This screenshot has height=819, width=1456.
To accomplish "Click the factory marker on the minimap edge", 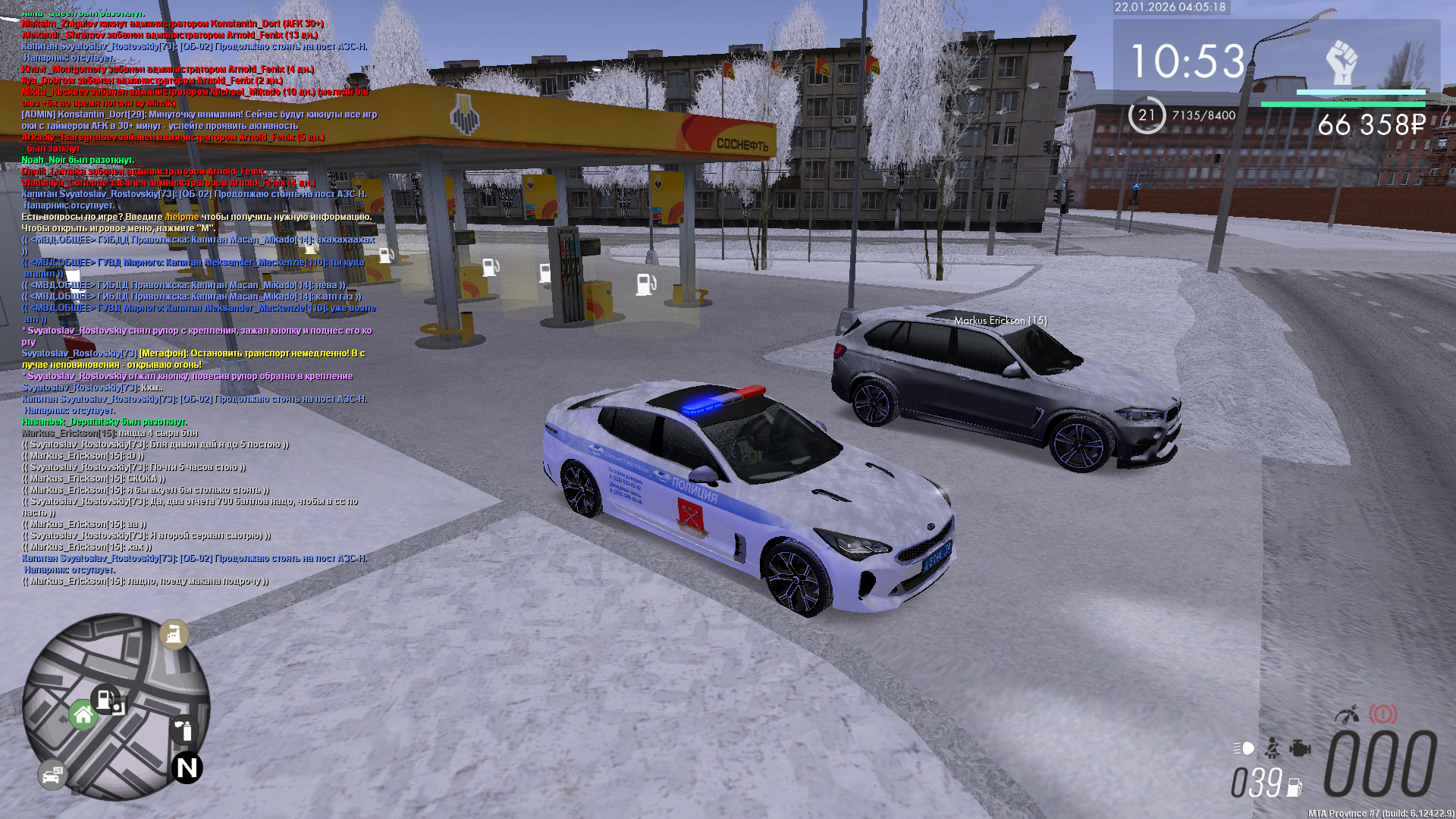I will (174, 634).
